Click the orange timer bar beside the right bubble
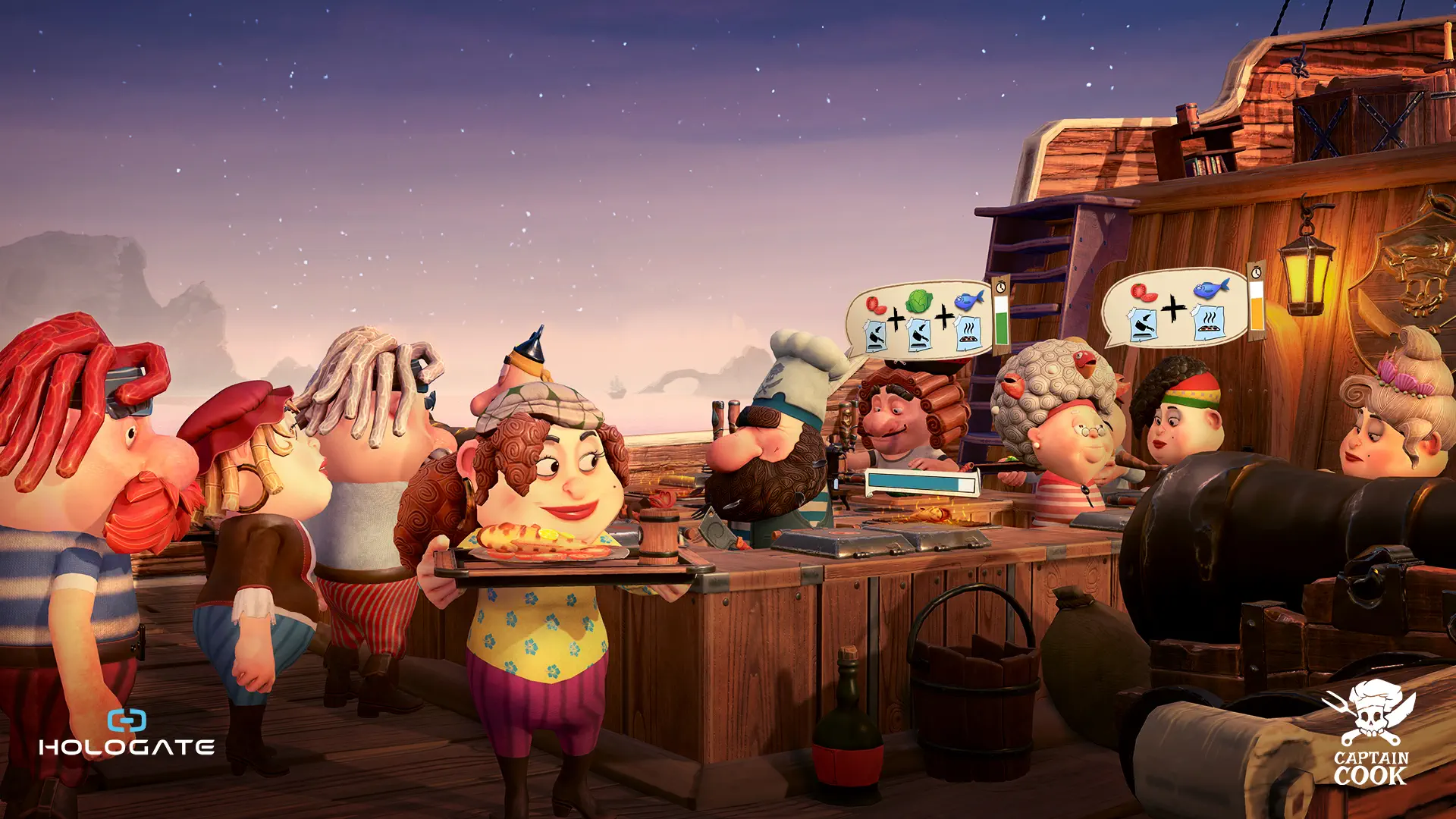The width and height of the screenshot is (1456, 819). click(x=1257, y=313)
